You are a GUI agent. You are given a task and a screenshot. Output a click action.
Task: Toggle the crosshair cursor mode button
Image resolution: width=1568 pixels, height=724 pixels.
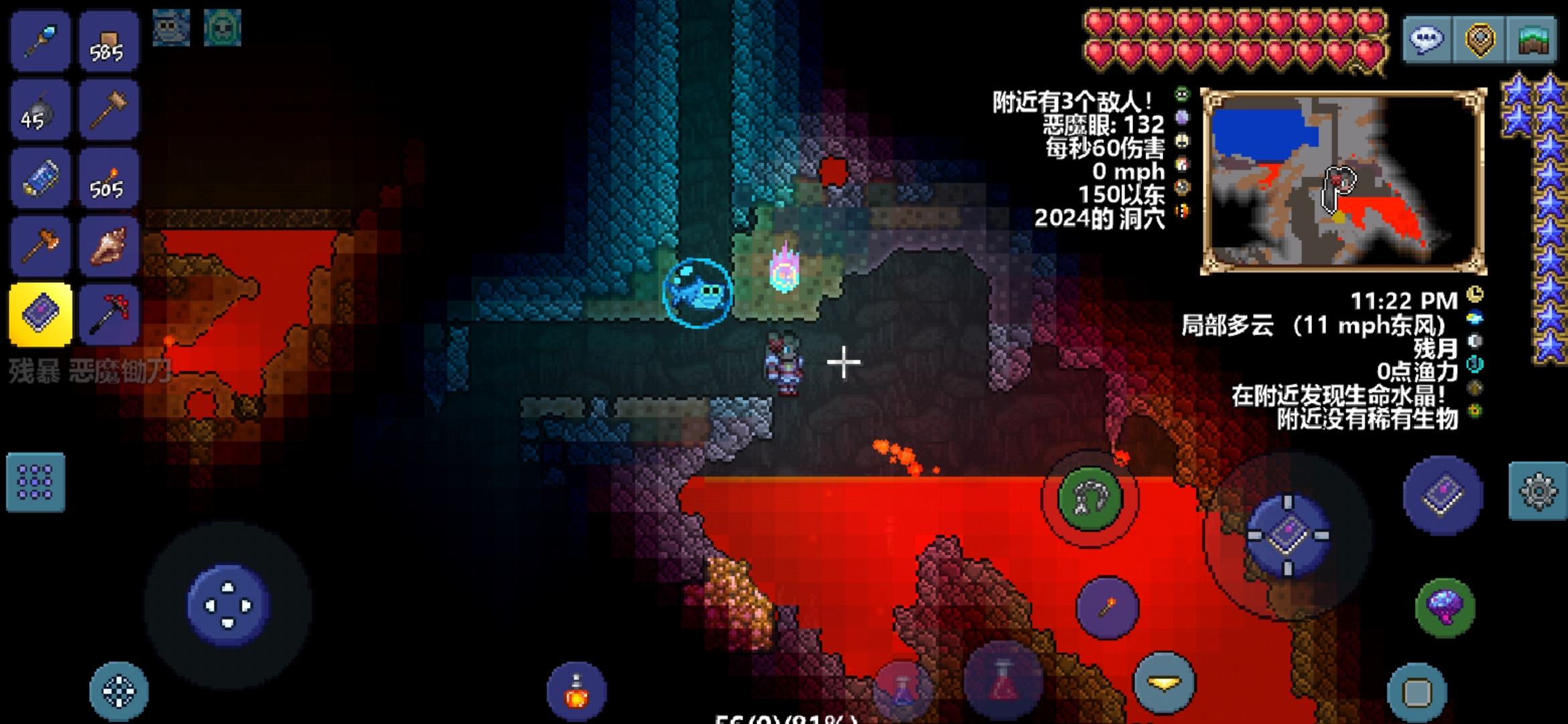119,692
